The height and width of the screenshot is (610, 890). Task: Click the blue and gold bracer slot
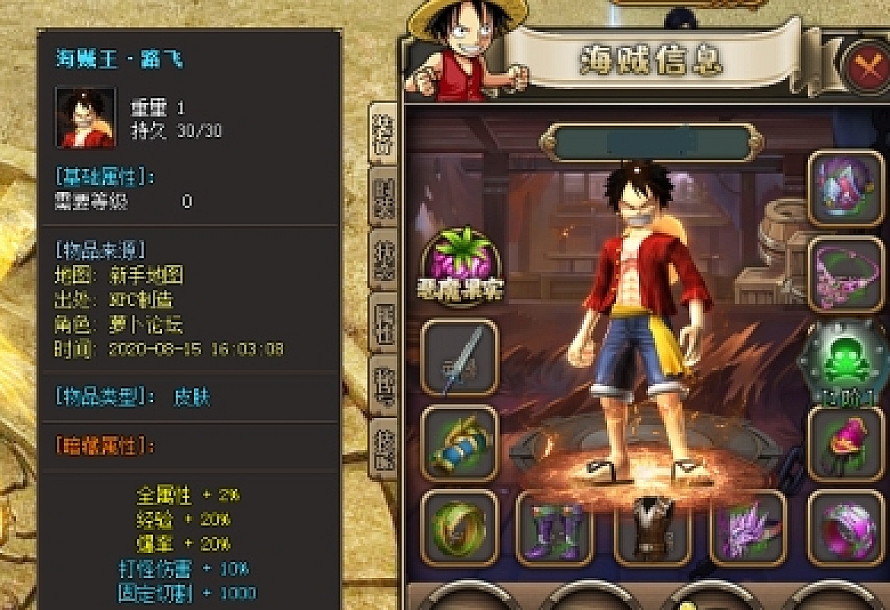coord(459,441)
